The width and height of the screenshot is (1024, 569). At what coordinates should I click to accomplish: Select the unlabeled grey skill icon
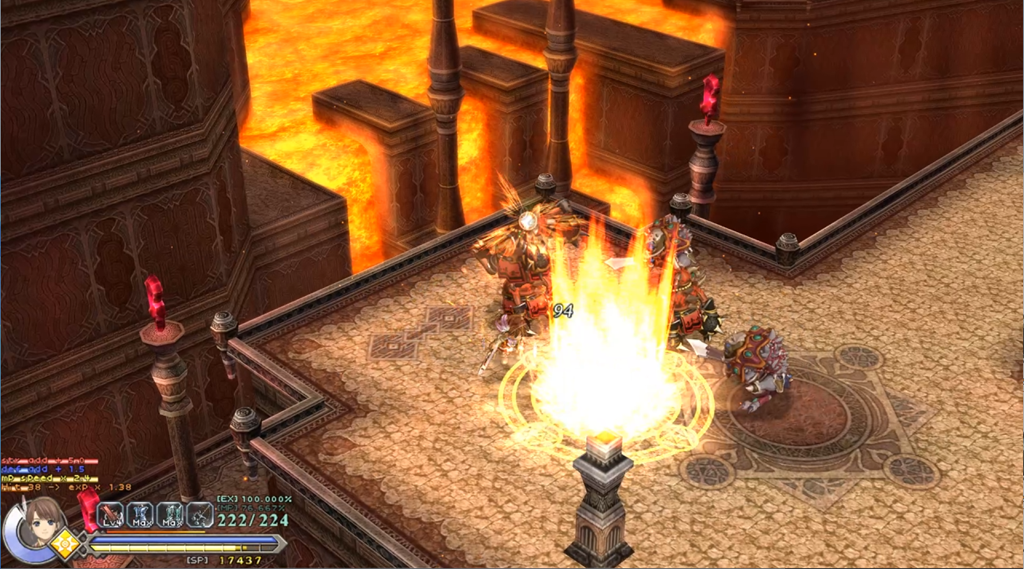199,515
